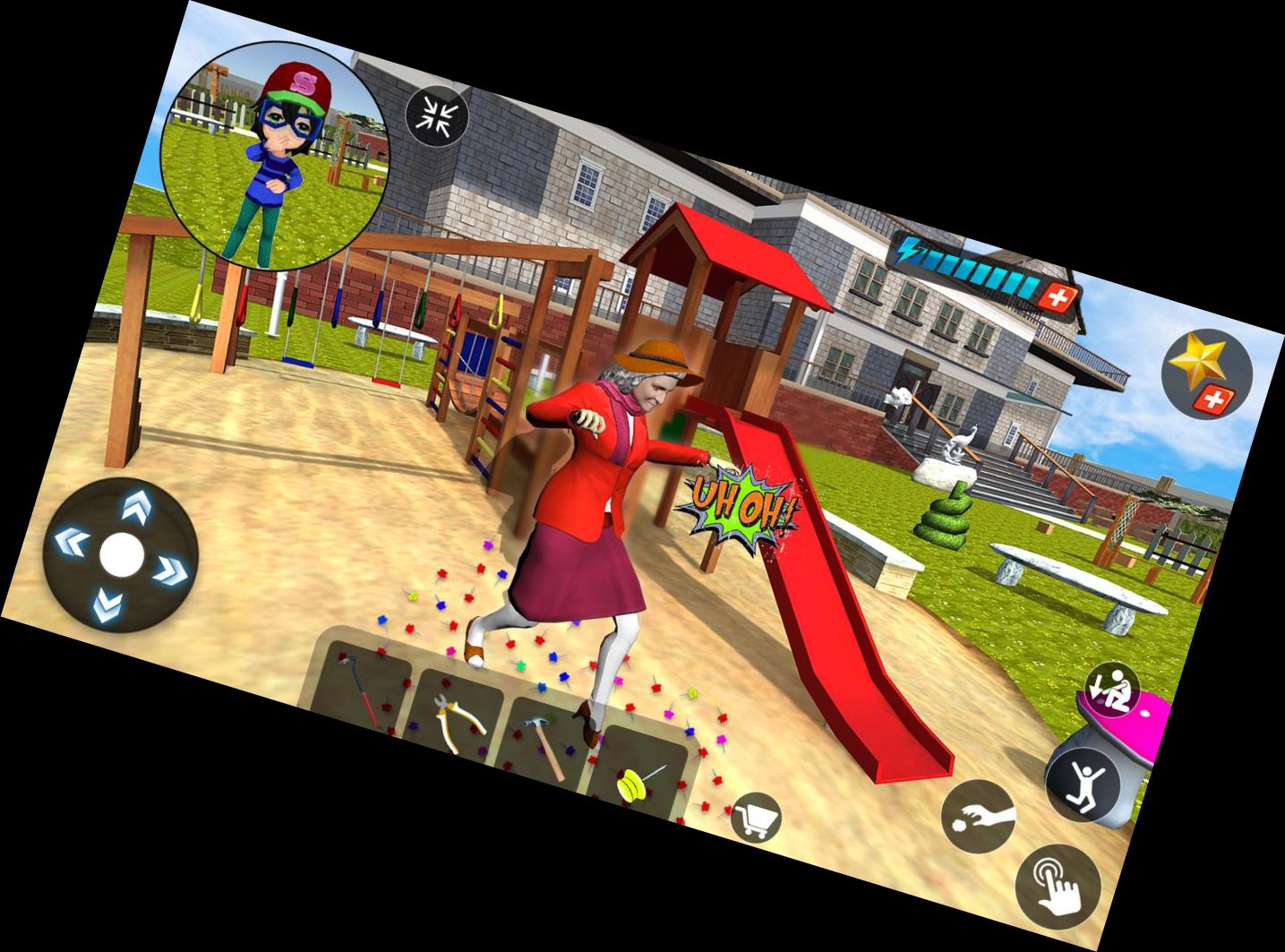Image resolution: width=1285 pixels, height=952 pixels.
Task: Collapse the view with the inward-arrows icon
Action: pyautogui.click(x=437, y=116)
